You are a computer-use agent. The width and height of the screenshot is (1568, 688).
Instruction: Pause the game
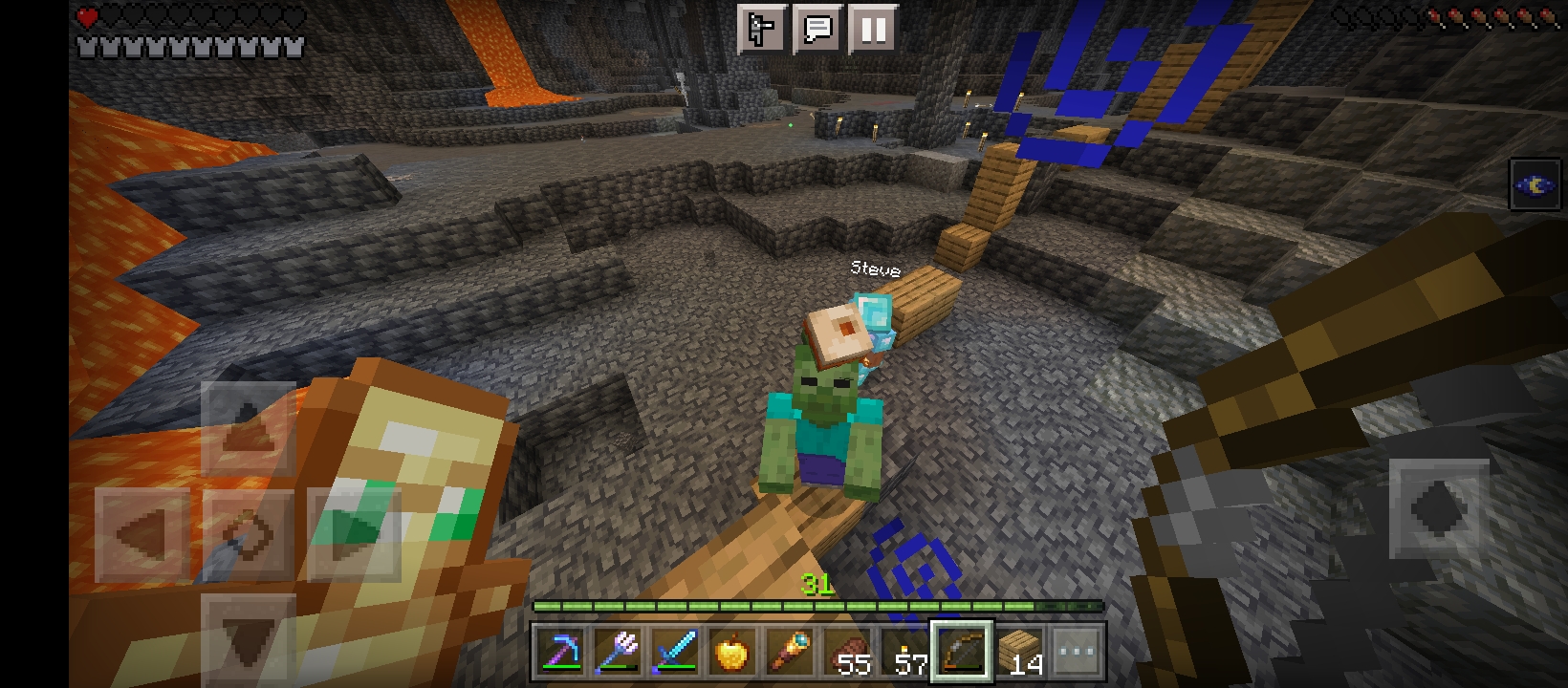click(872, 29)
